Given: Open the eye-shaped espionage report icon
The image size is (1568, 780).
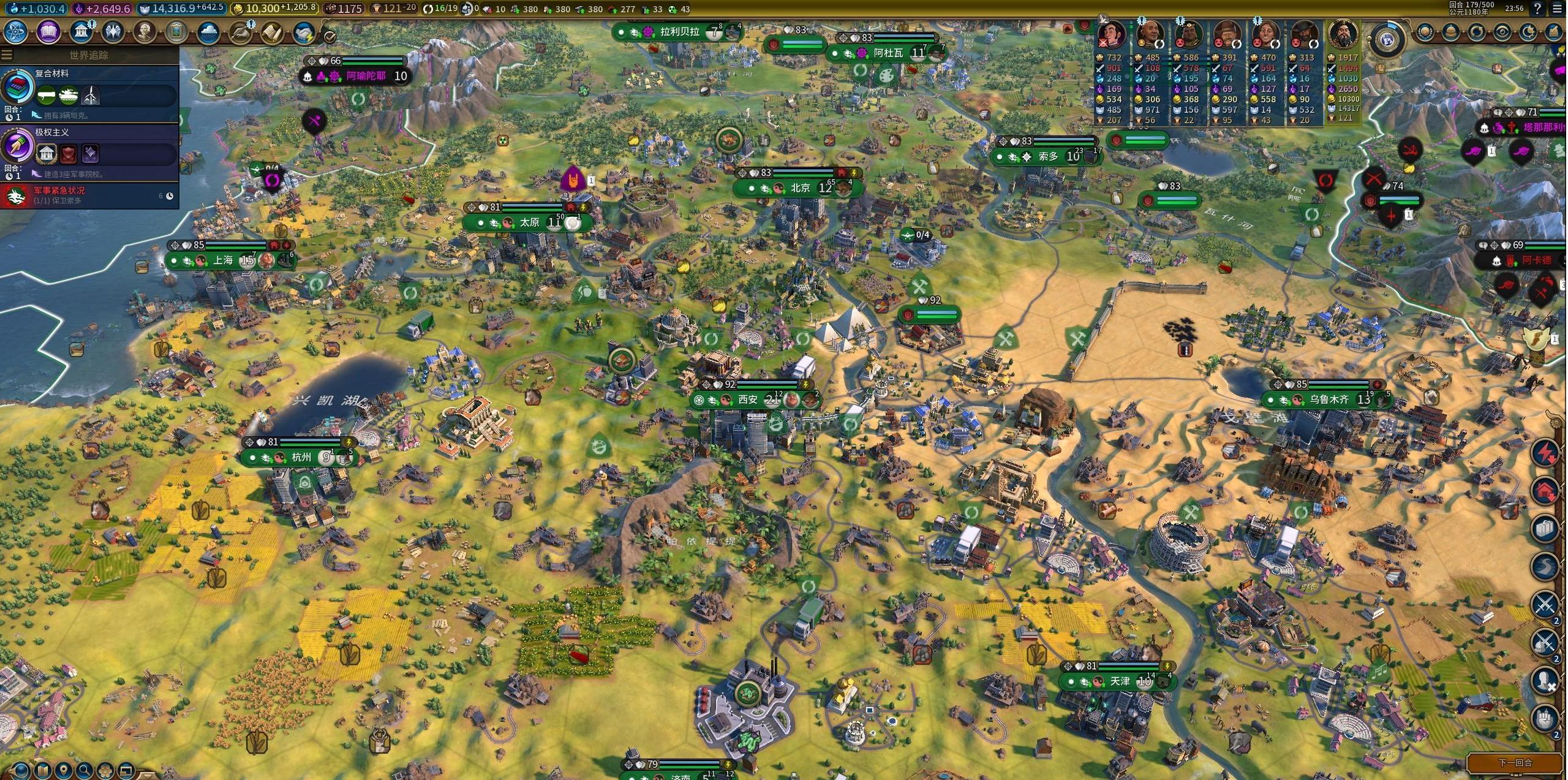Looking at the screenshot, I should 1502,32.
